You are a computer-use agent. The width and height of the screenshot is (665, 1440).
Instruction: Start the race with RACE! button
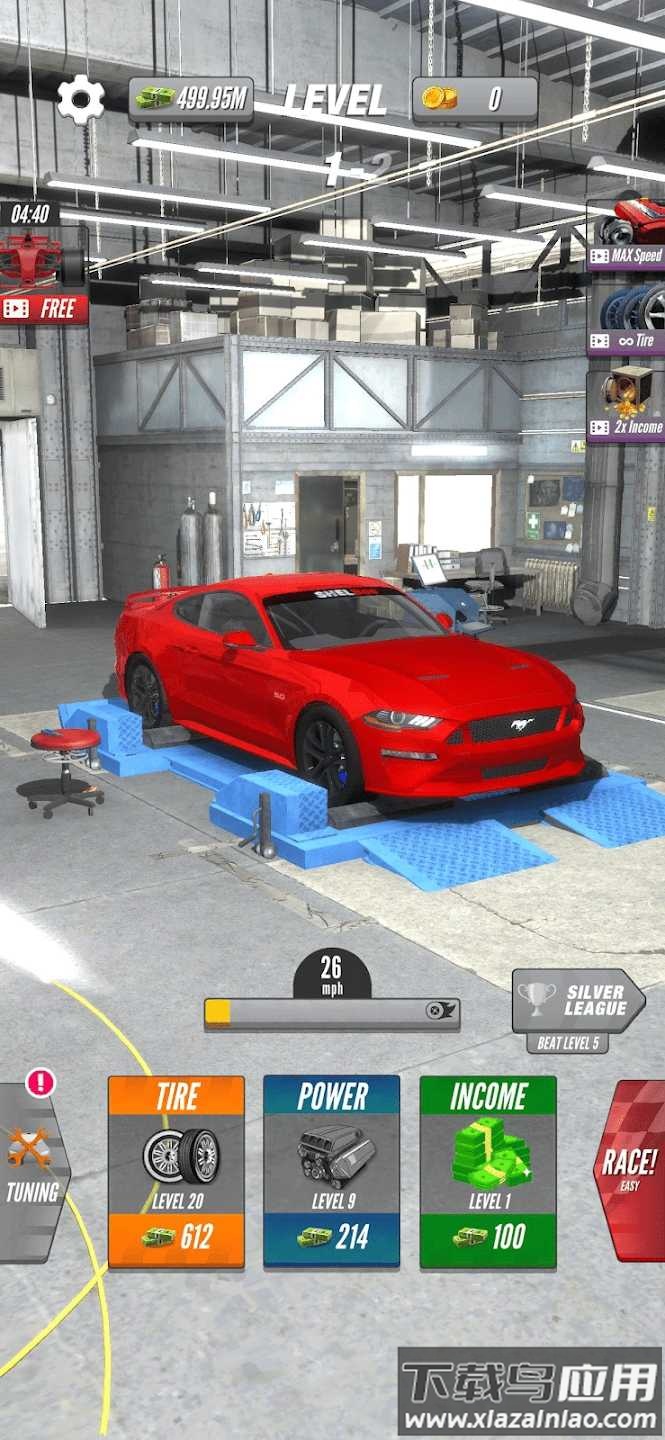coord(630,1168)
